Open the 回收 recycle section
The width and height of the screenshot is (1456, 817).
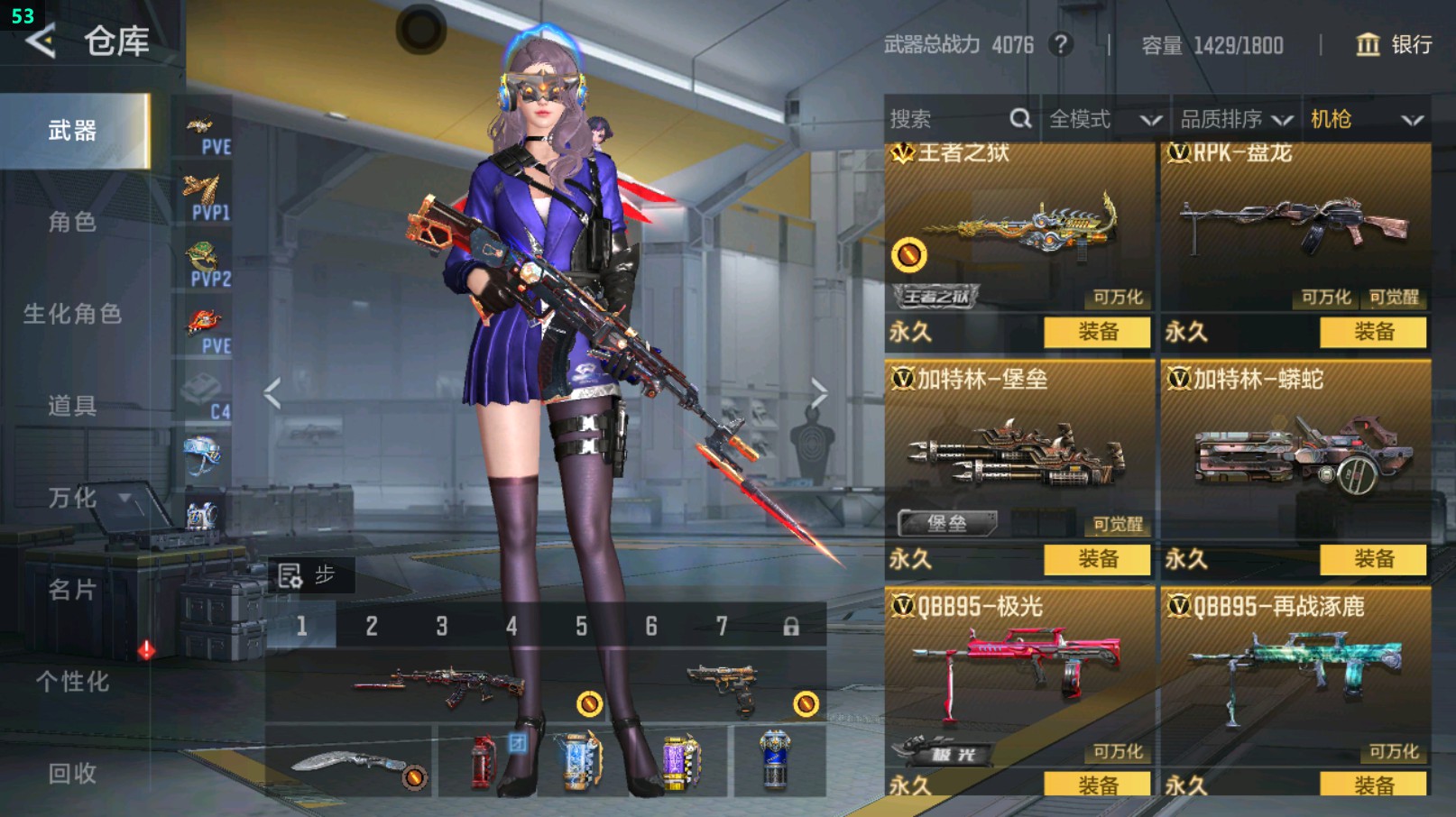(x=72, y=774)
